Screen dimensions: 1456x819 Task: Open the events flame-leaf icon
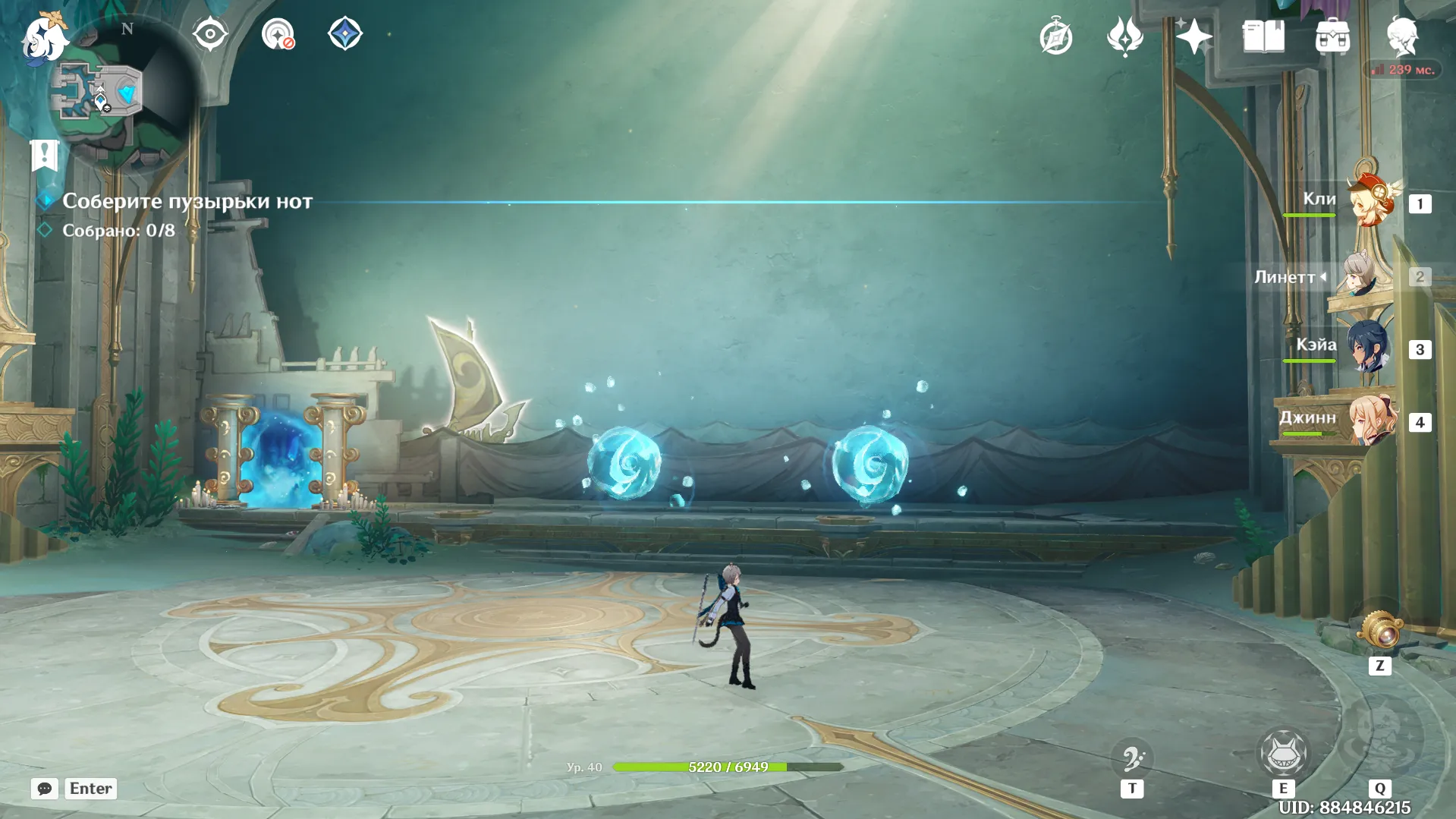click(1124, 37)
